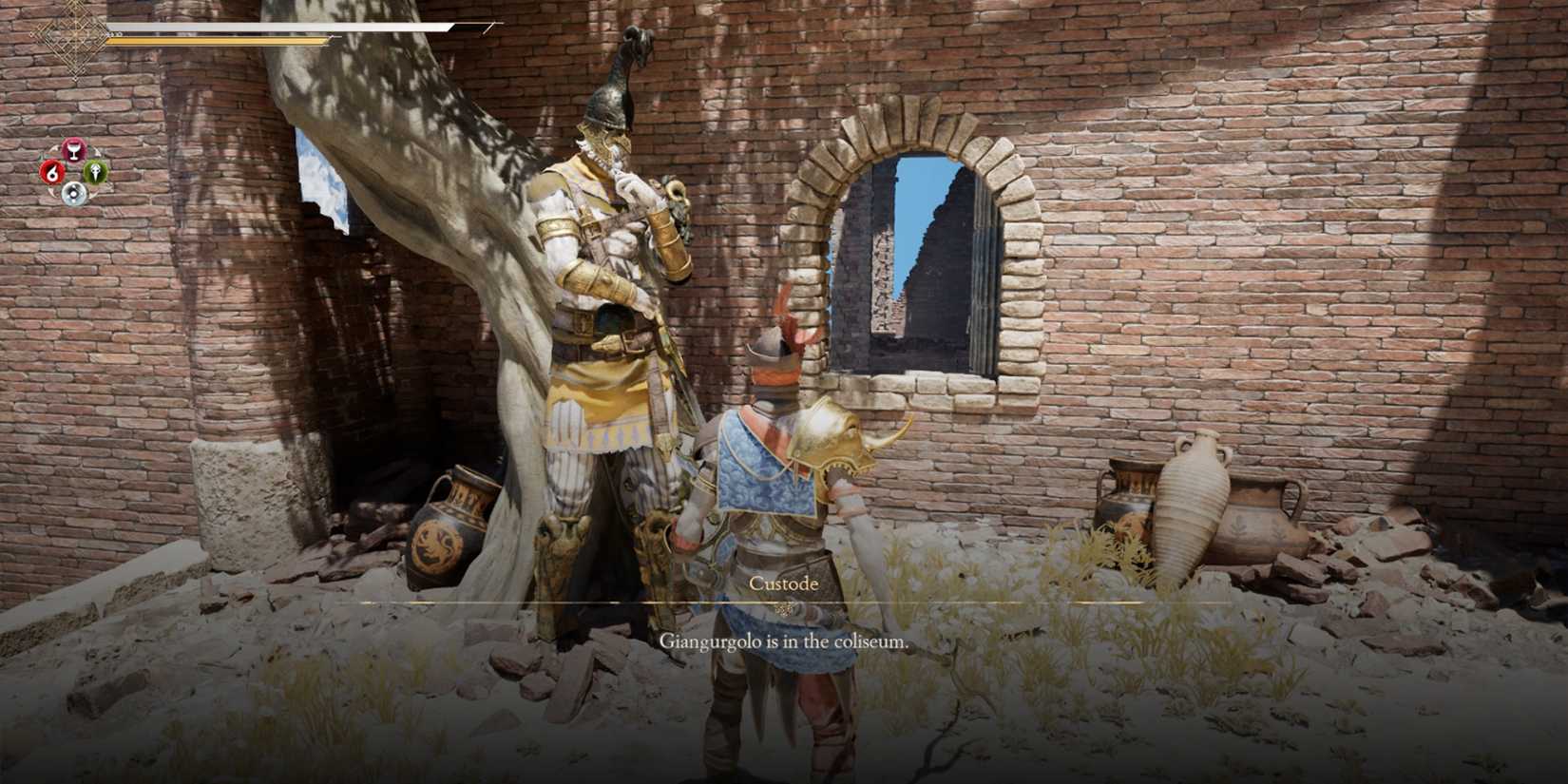Click the quick-item radial wheel
This screenshot has width=1568, height=784.
(74, 171)
